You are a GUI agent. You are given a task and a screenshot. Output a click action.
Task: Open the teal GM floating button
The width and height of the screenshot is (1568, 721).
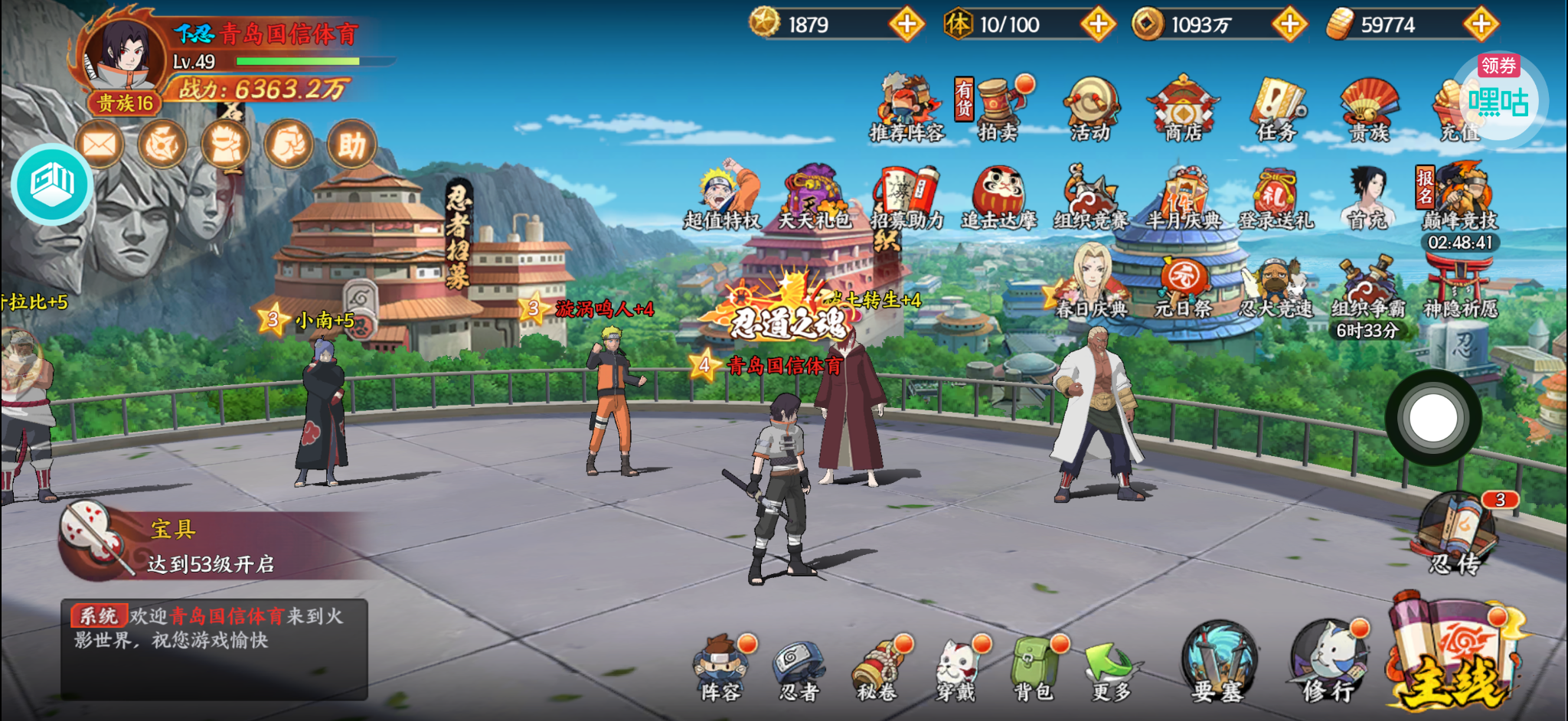[x=52, y=184]
